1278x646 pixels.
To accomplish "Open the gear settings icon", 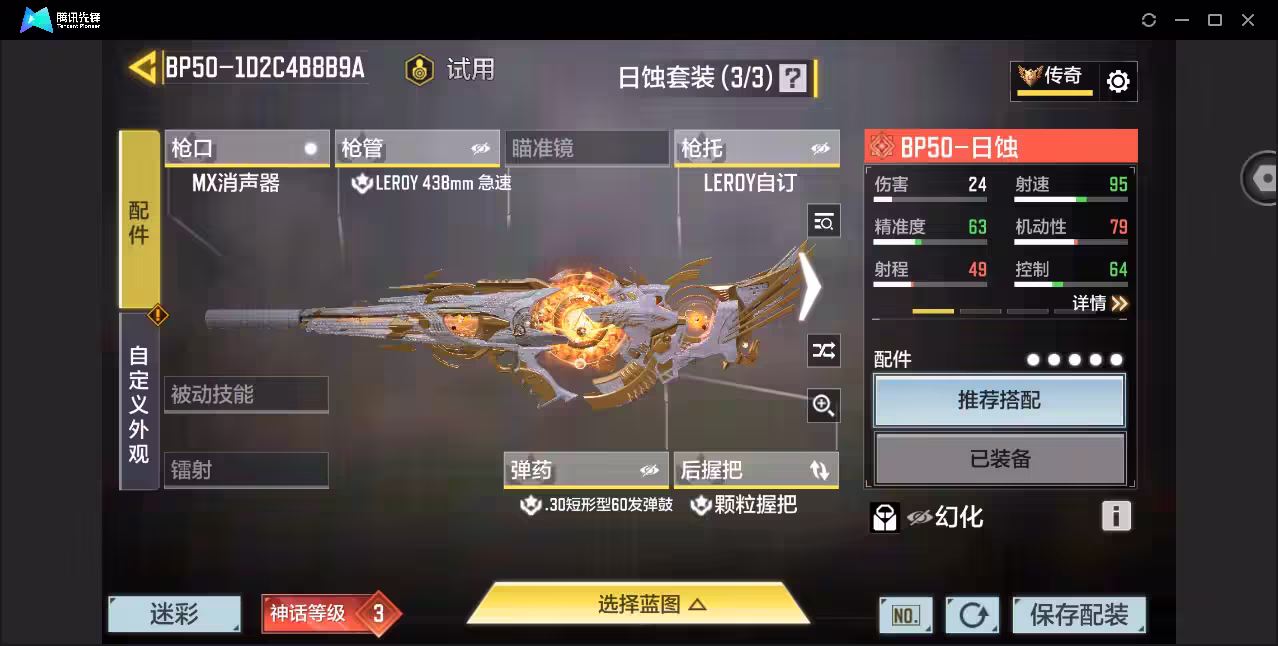I will tap(1118, 82).
